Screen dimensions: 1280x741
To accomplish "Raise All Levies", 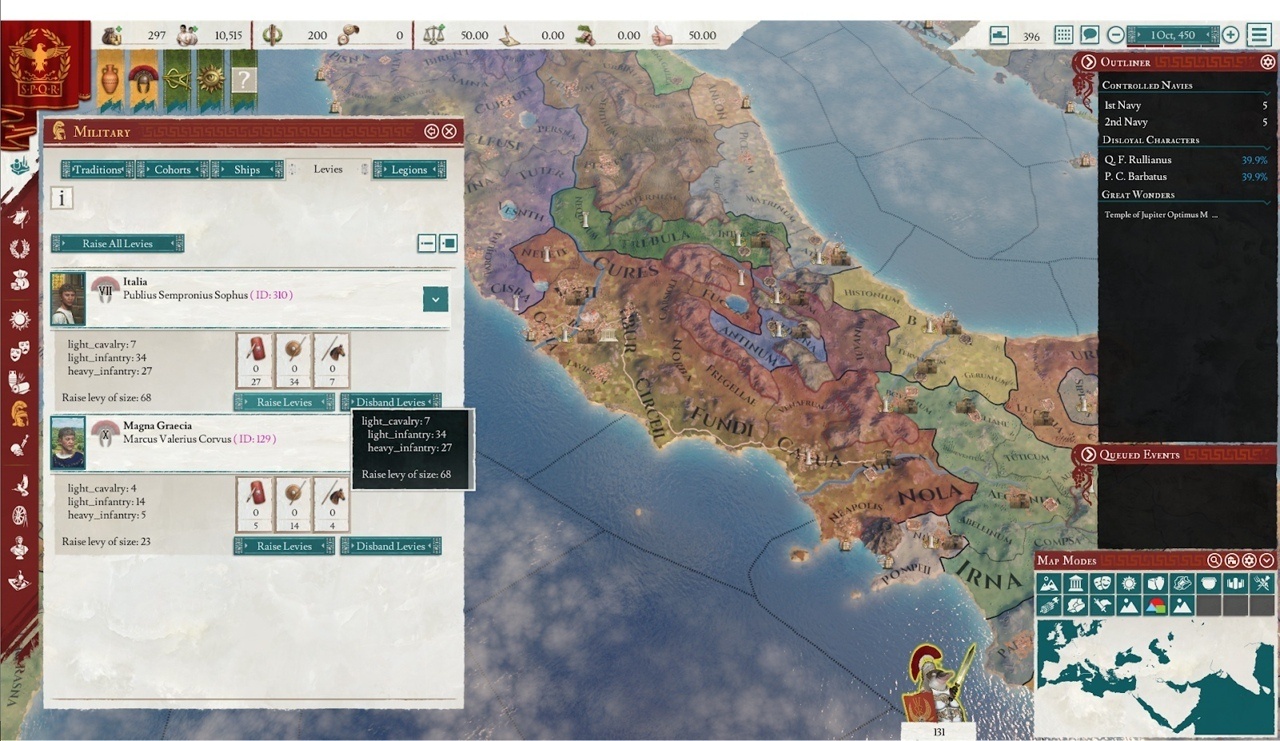I will tap(118, 244).
